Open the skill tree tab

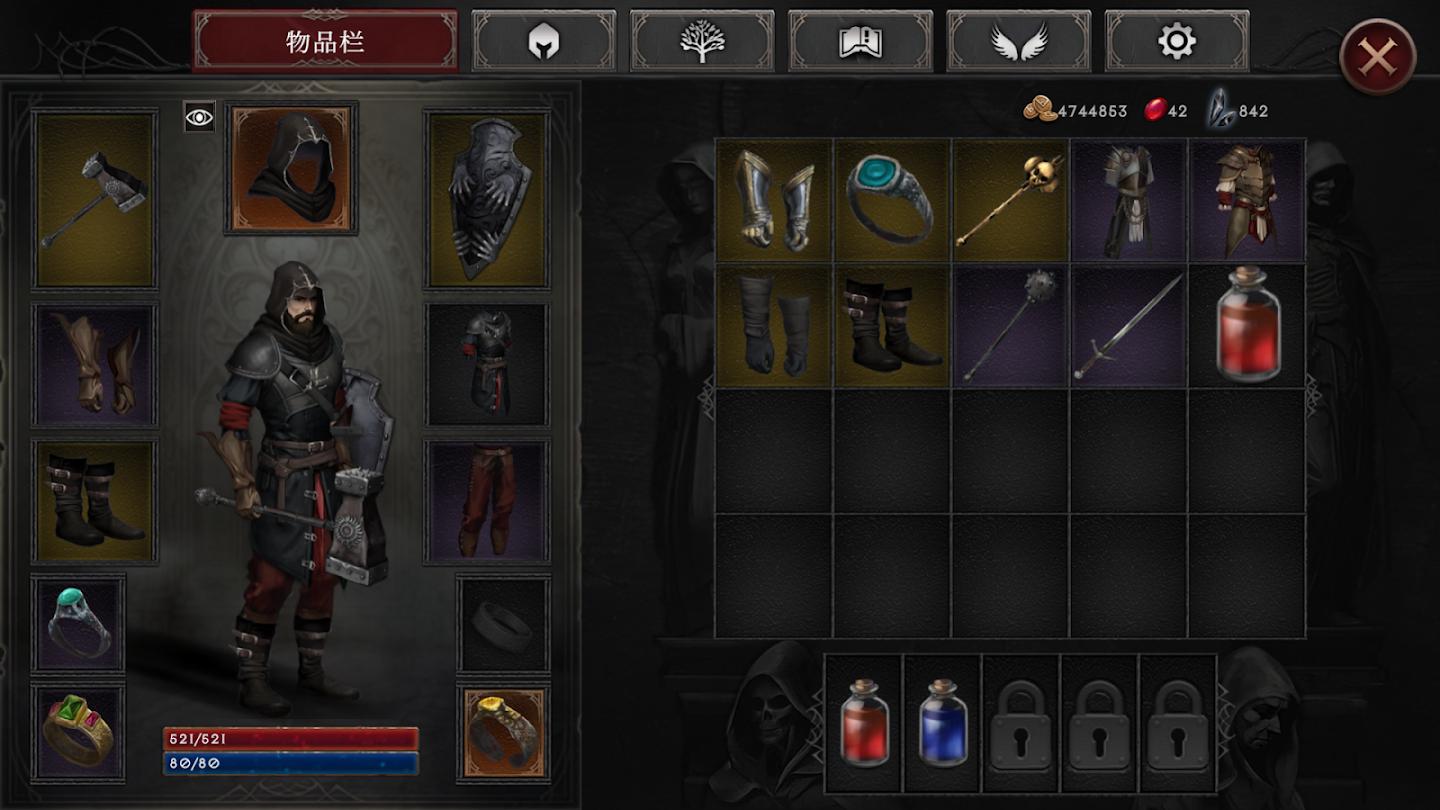tap(702, 42)
